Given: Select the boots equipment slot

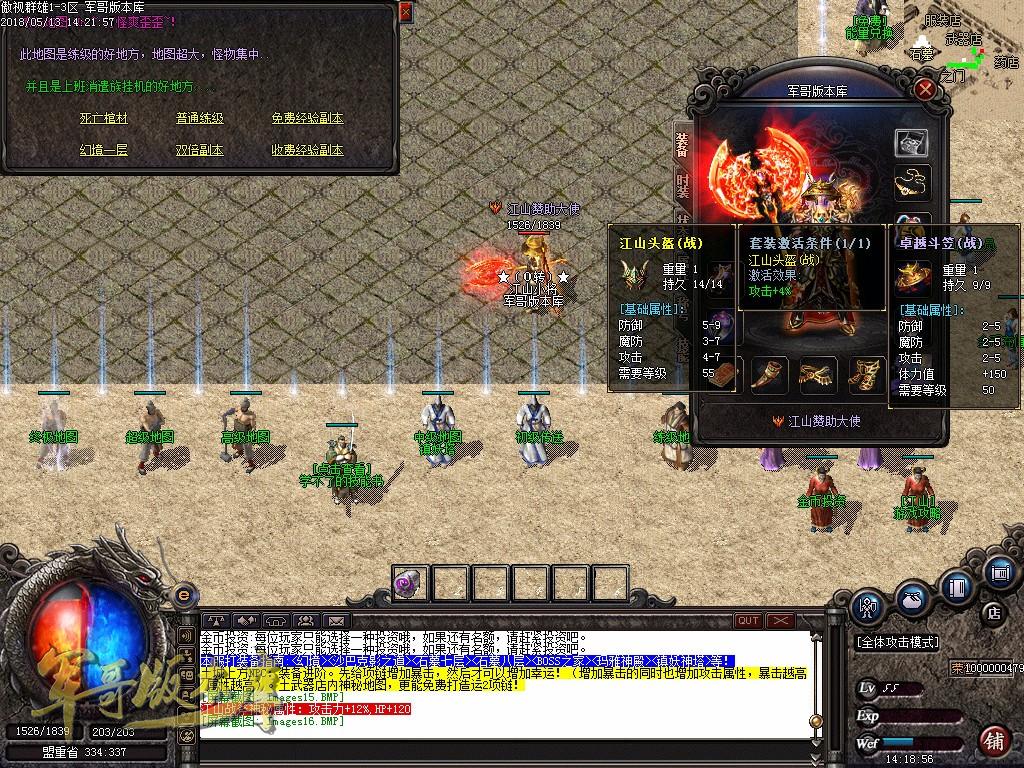Looking at the screenshot, I should 866,375.
